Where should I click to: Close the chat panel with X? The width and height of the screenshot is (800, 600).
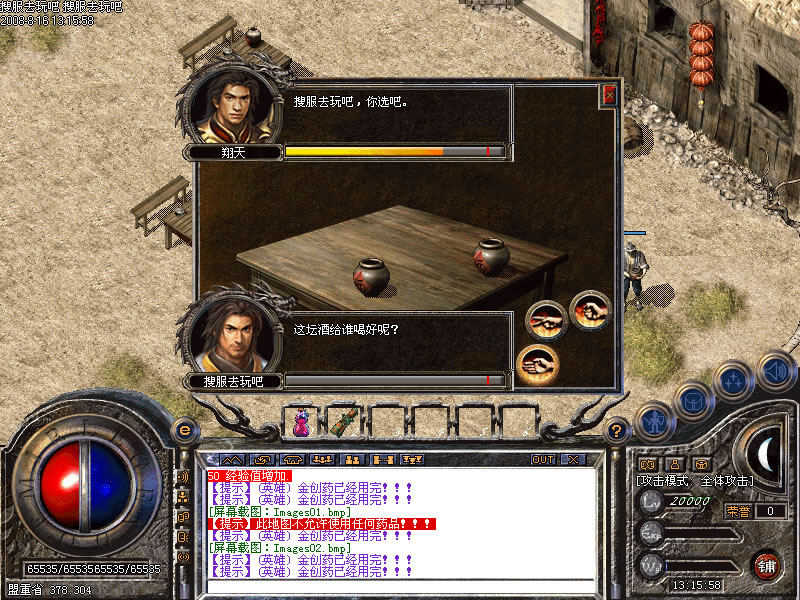click(572, 459)
